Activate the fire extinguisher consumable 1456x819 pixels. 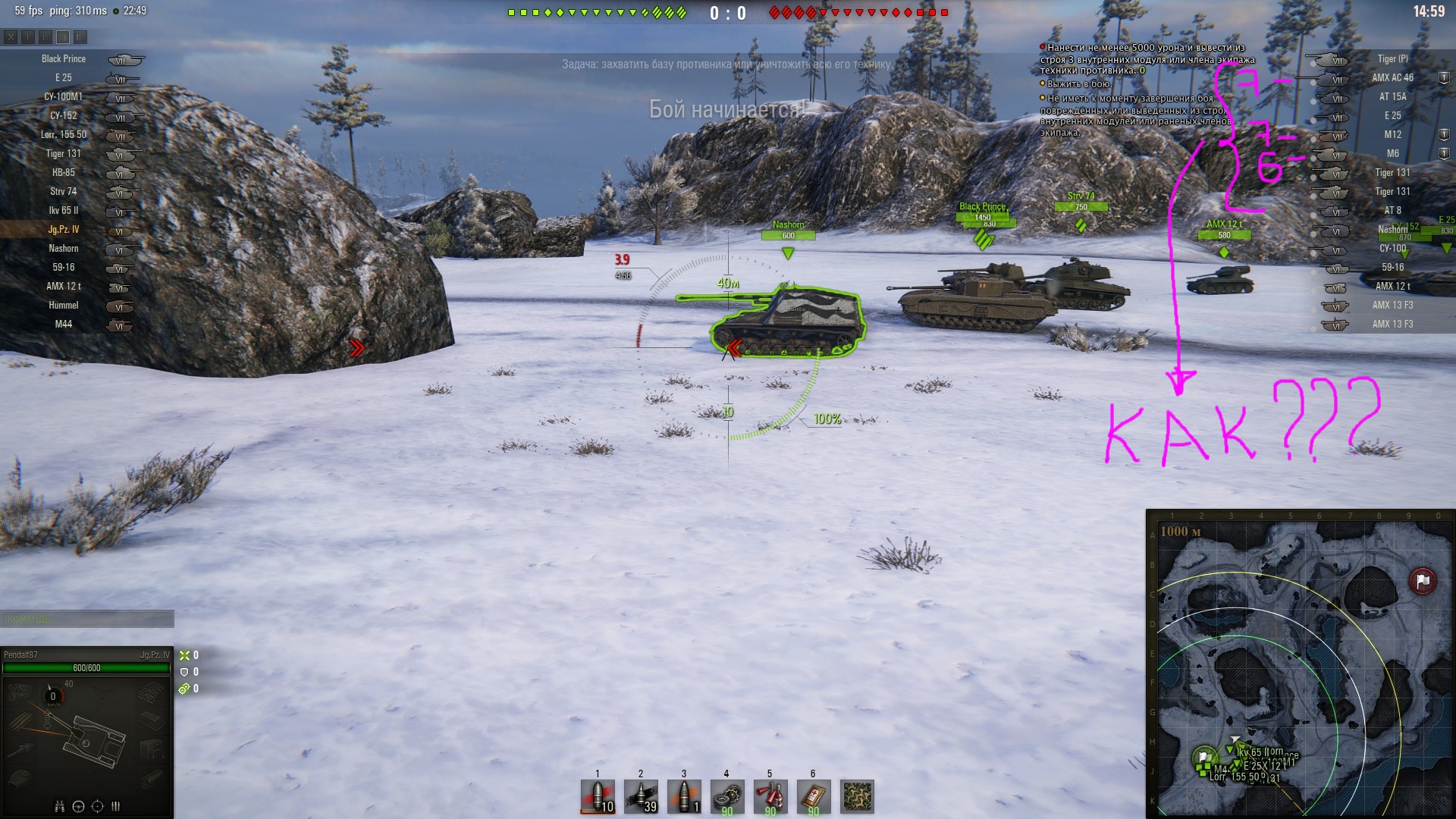click(x=770, y=797)
